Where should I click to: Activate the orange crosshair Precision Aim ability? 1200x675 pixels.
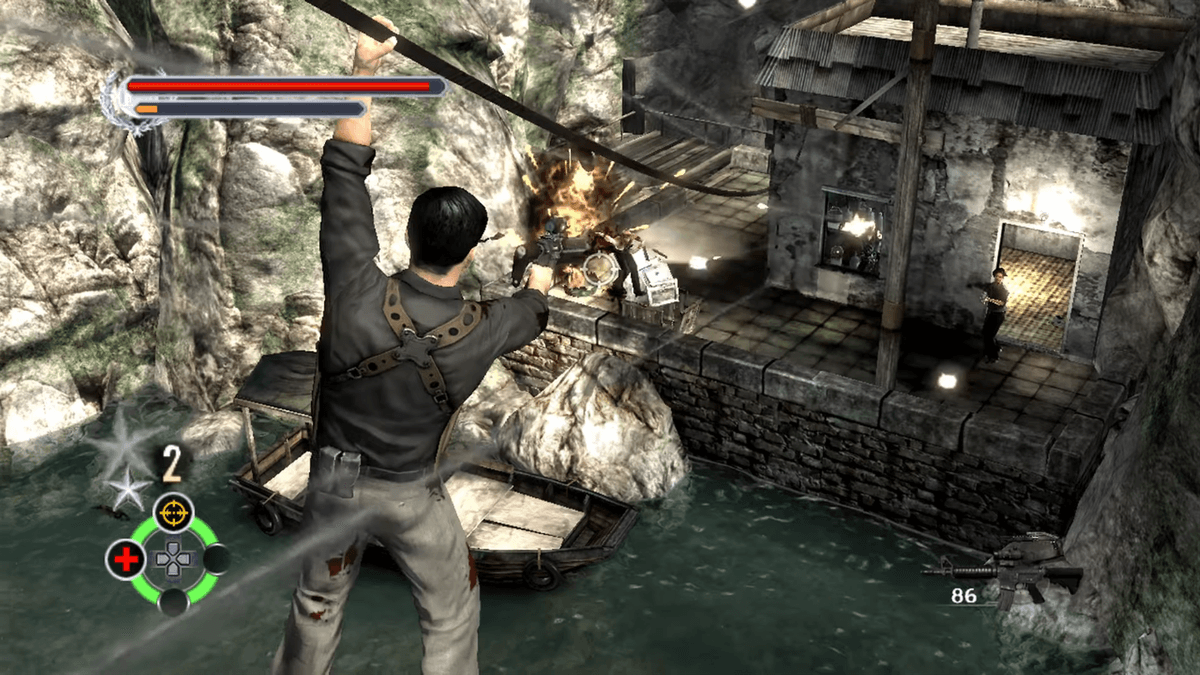click(x=173, y=513)
